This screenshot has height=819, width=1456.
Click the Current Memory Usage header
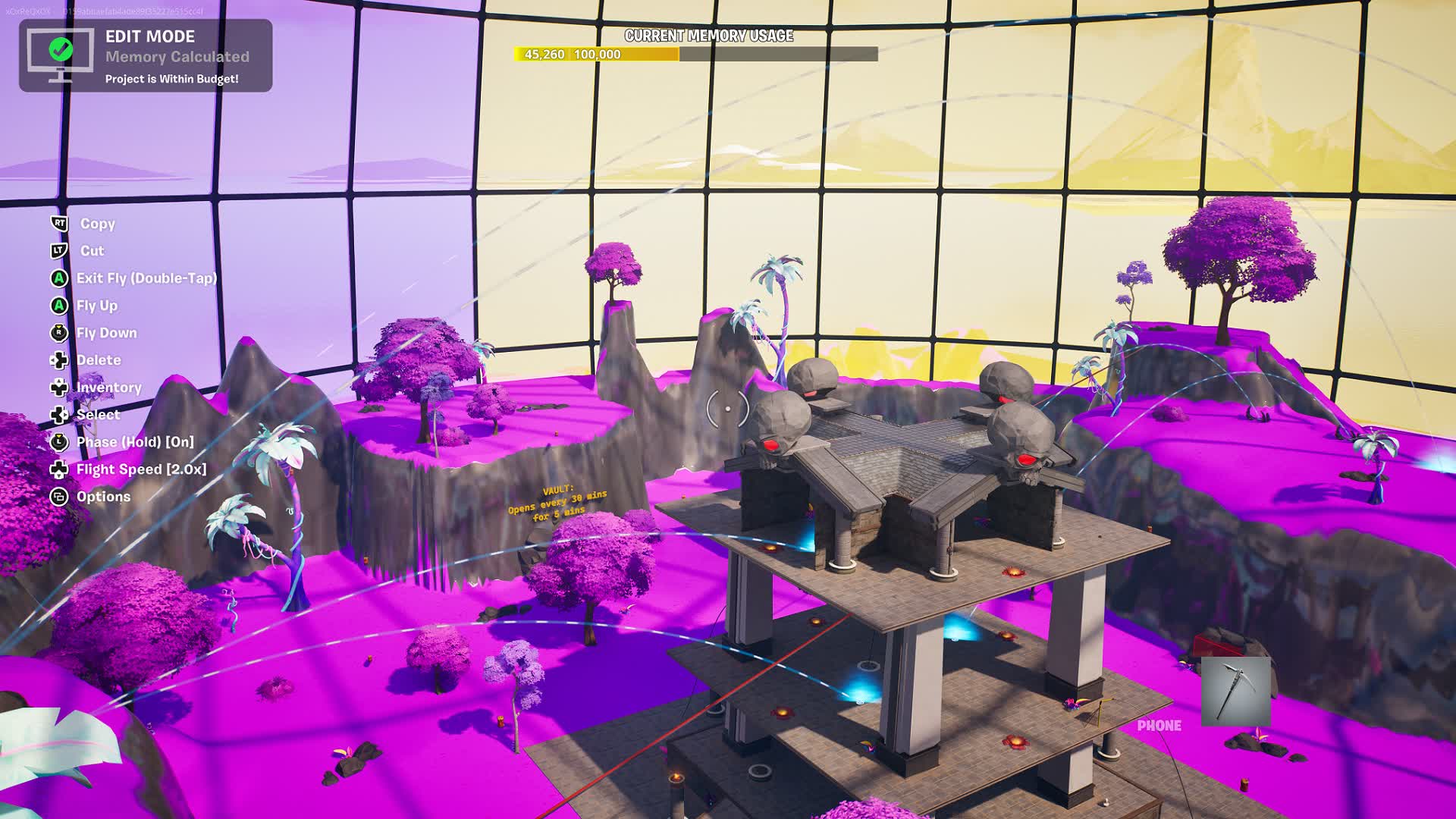(708, 34)
